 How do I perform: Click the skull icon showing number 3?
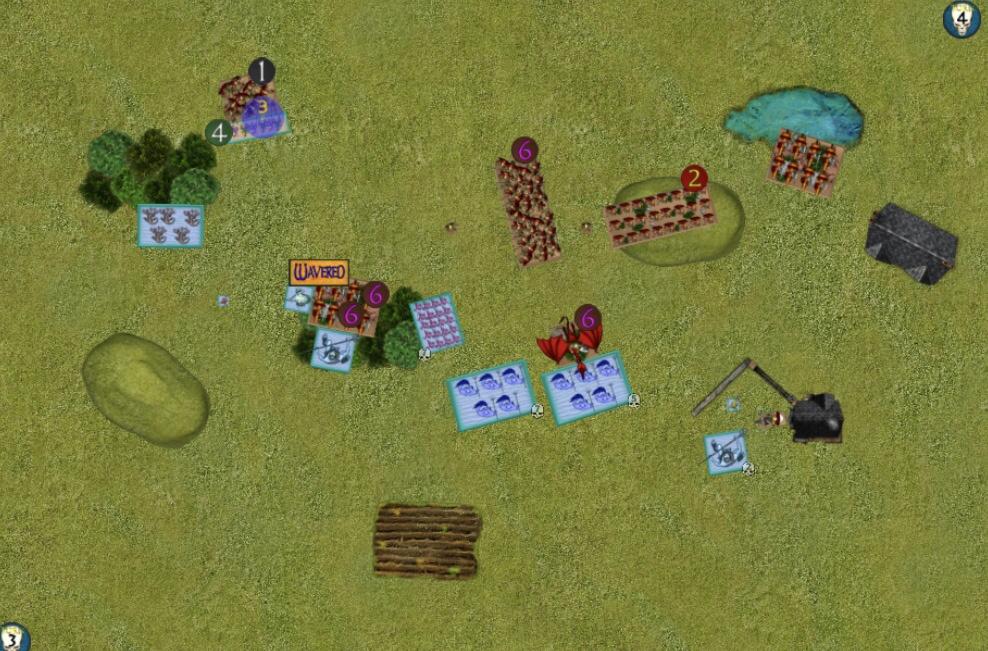pyautogui.click(x=12, y=638)
